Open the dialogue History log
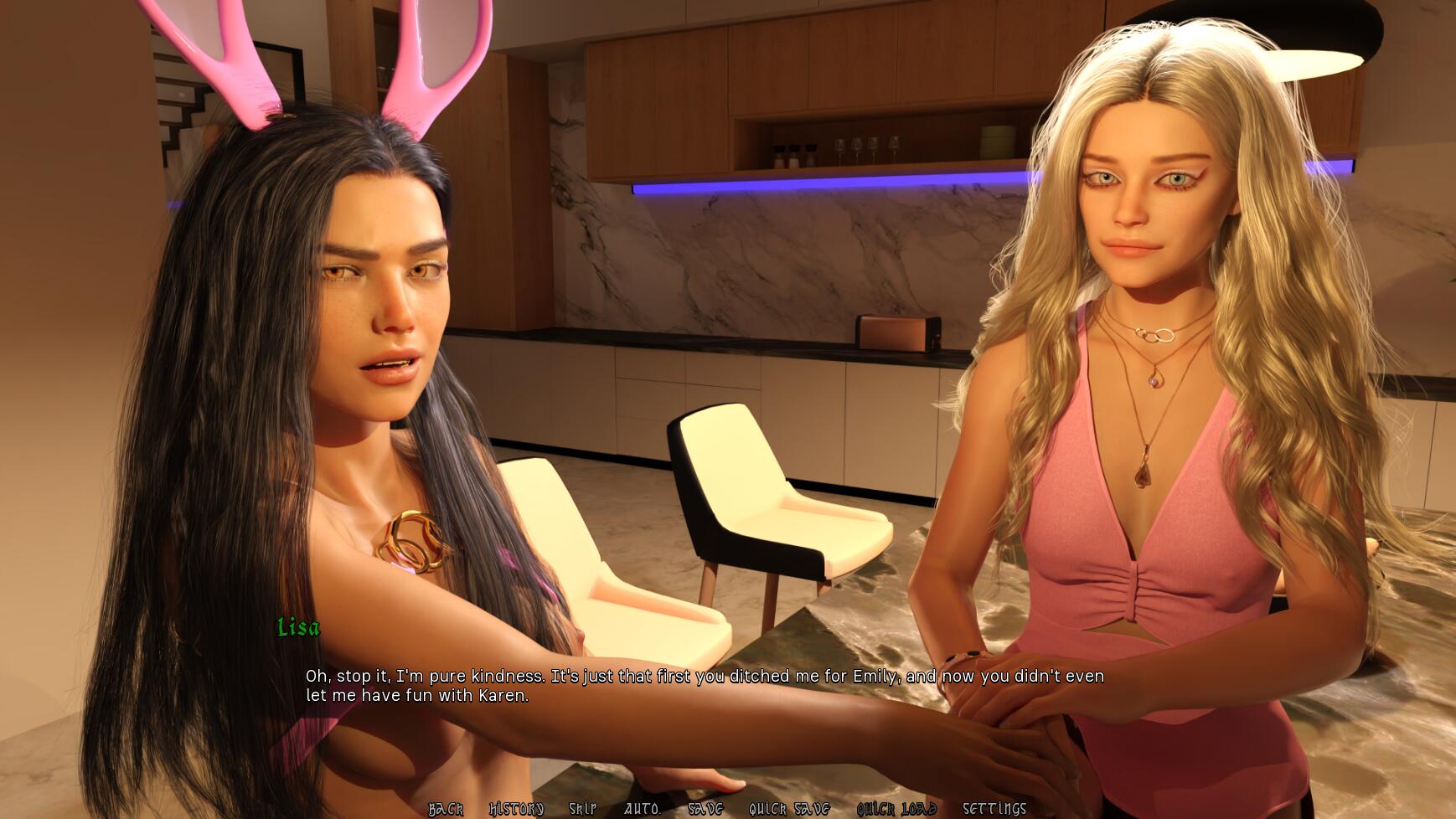Viewport: 1456px width, 819px height. (x=516, y=808)
